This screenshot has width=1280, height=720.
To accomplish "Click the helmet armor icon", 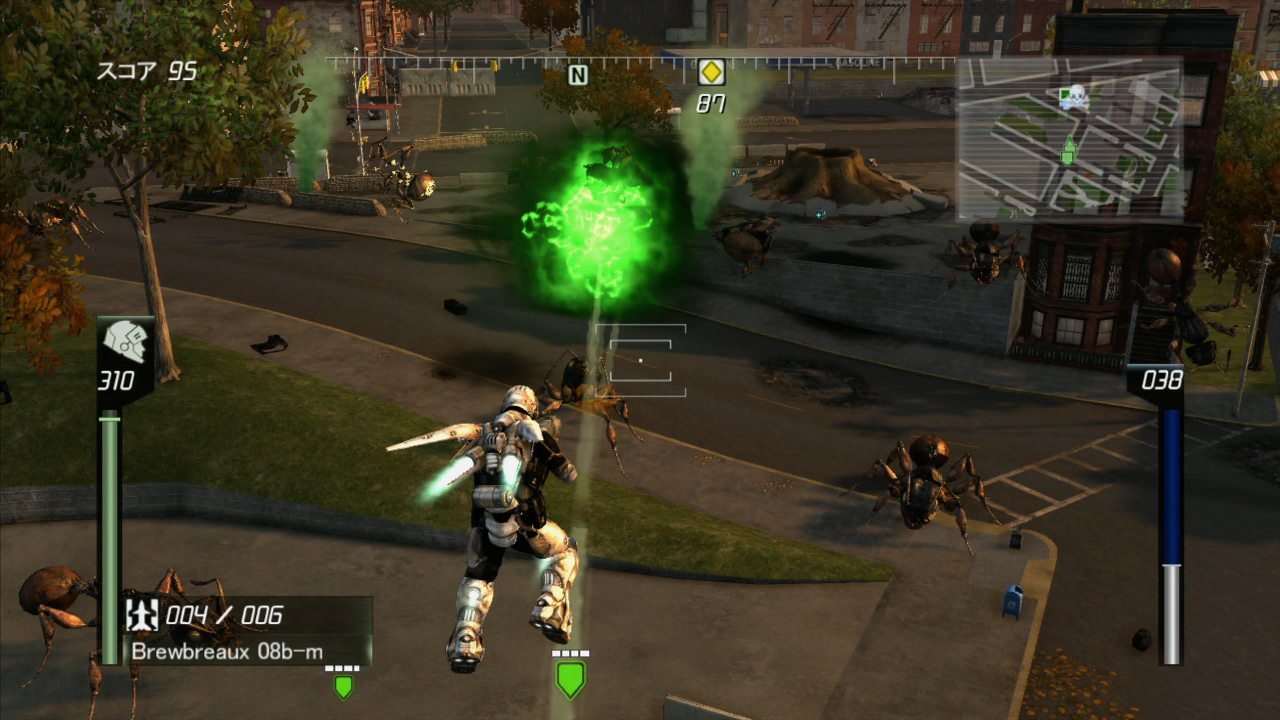I will 125,343.
